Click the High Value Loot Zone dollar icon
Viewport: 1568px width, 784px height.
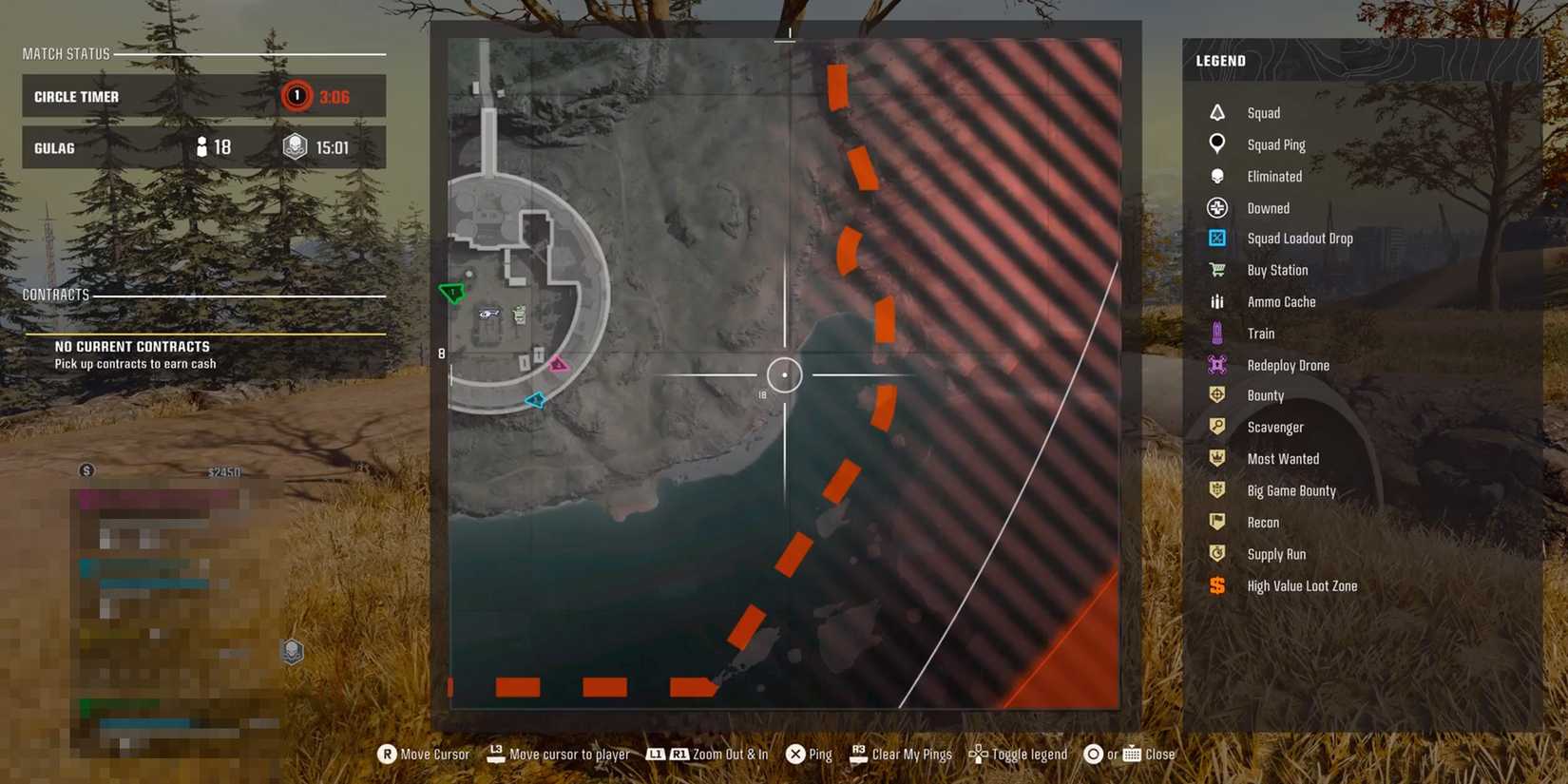pyautogui.click(x=1217, y=585)
